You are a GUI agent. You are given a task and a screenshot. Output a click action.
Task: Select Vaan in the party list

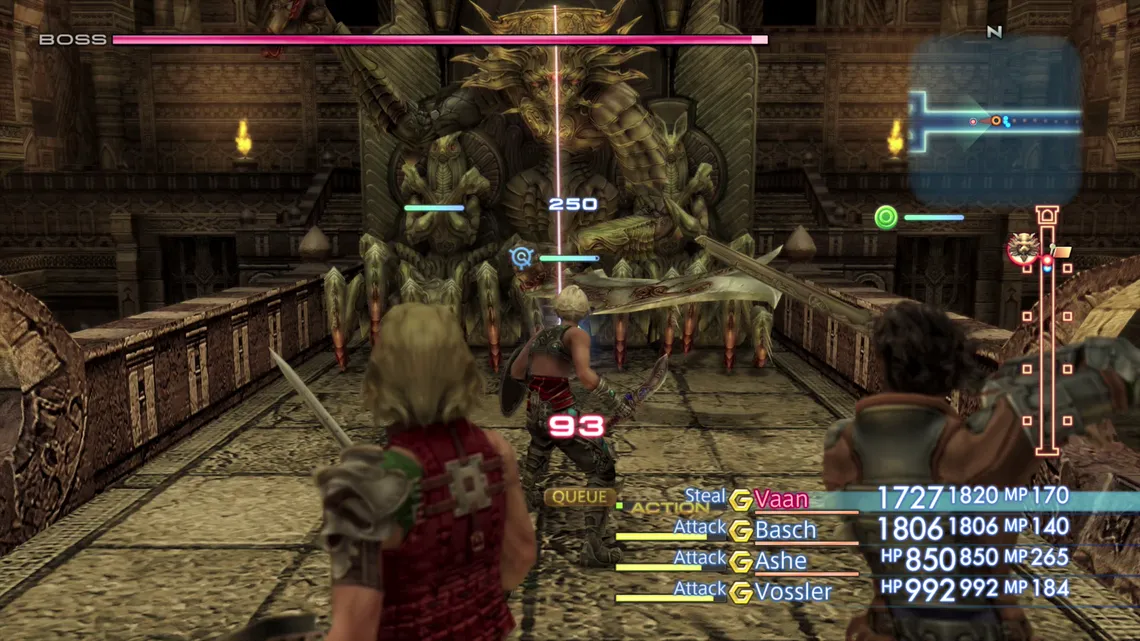781,500
